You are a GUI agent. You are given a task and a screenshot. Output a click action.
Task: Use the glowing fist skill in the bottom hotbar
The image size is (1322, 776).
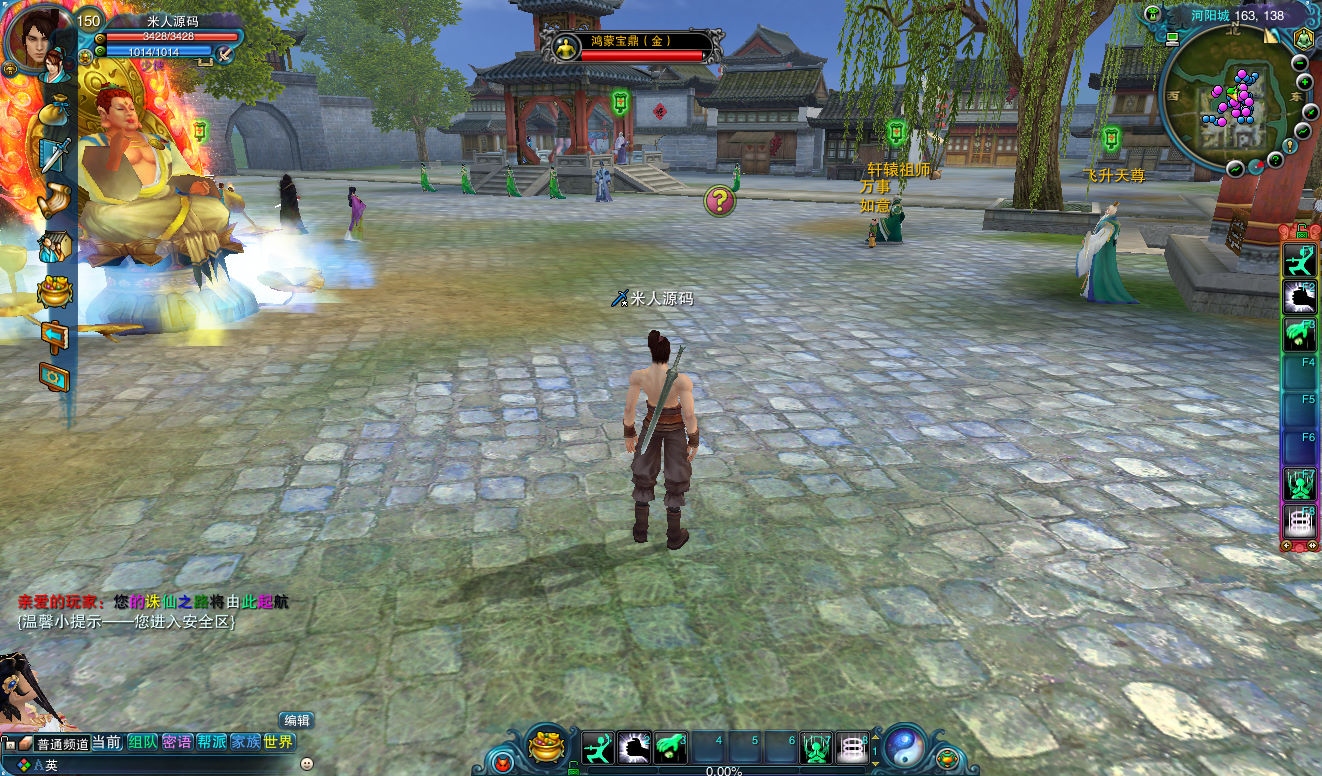click(635, 747)
